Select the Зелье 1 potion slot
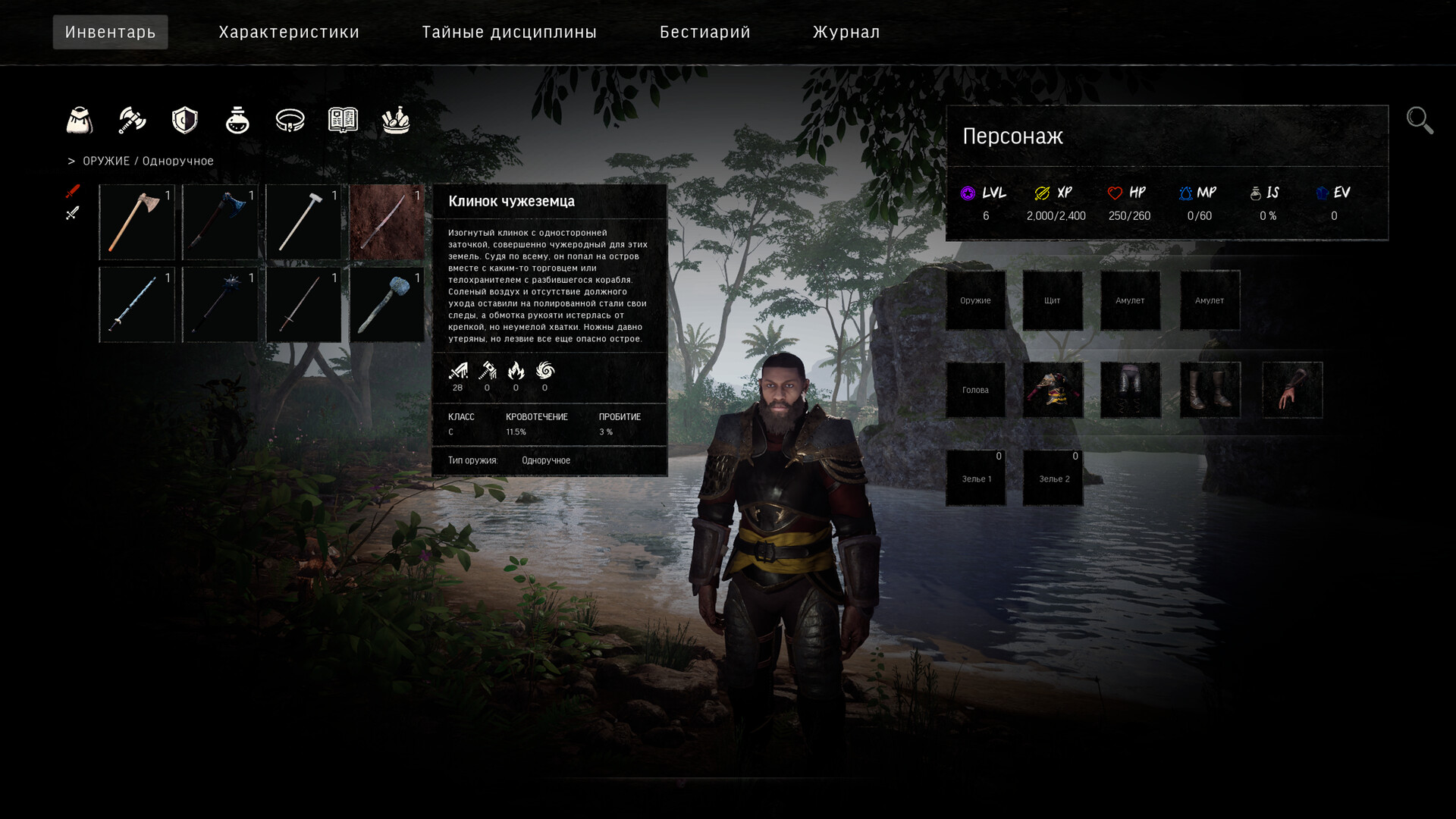Viewport: 1456px width, 819px height. click(975, 479)
